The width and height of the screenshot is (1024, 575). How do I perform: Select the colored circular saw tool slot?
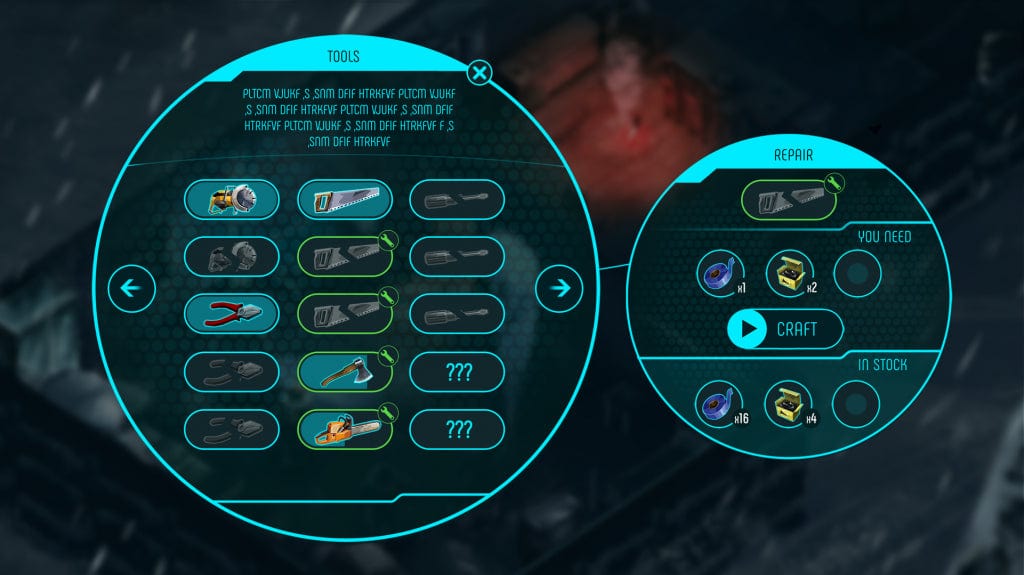click(231, 200)
